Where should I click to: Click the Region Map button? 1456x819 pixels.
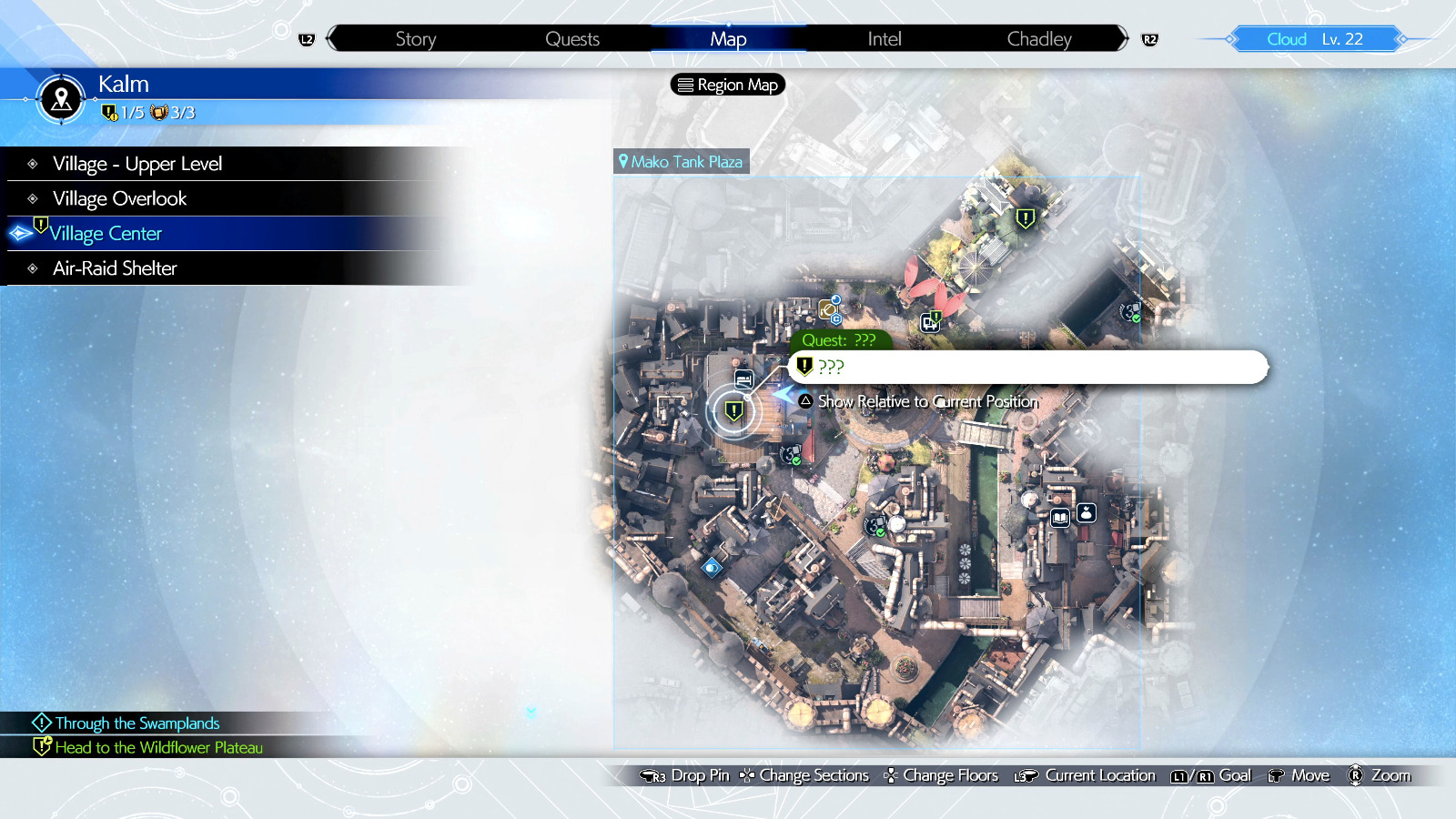click(x=726, y=85)
